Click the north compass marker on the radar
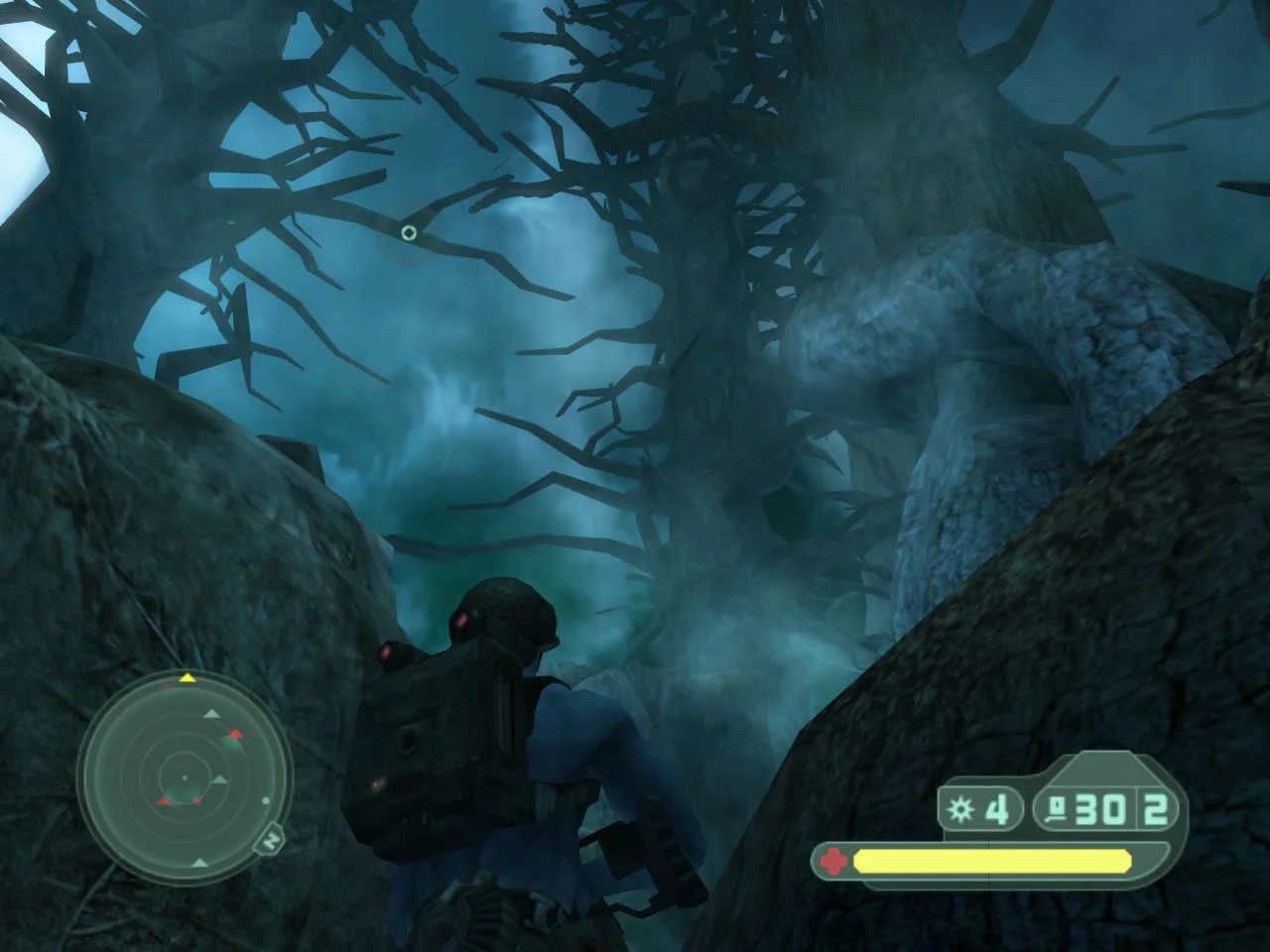The image size is (1270, 952). [x=272, y=840]
